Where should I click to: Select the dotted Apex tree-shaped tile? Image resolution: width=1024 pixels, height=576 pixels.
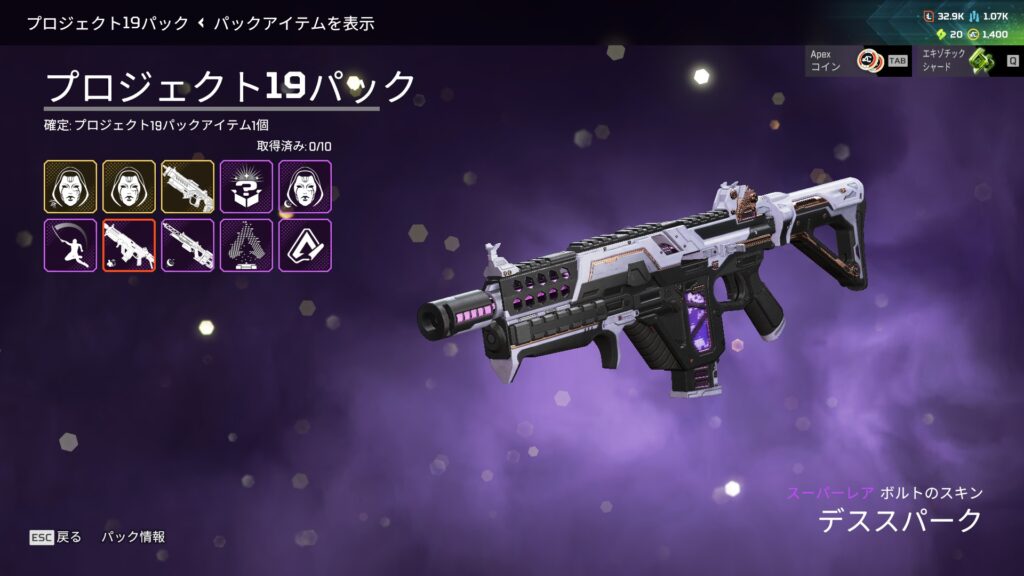[x=246, y=245]
